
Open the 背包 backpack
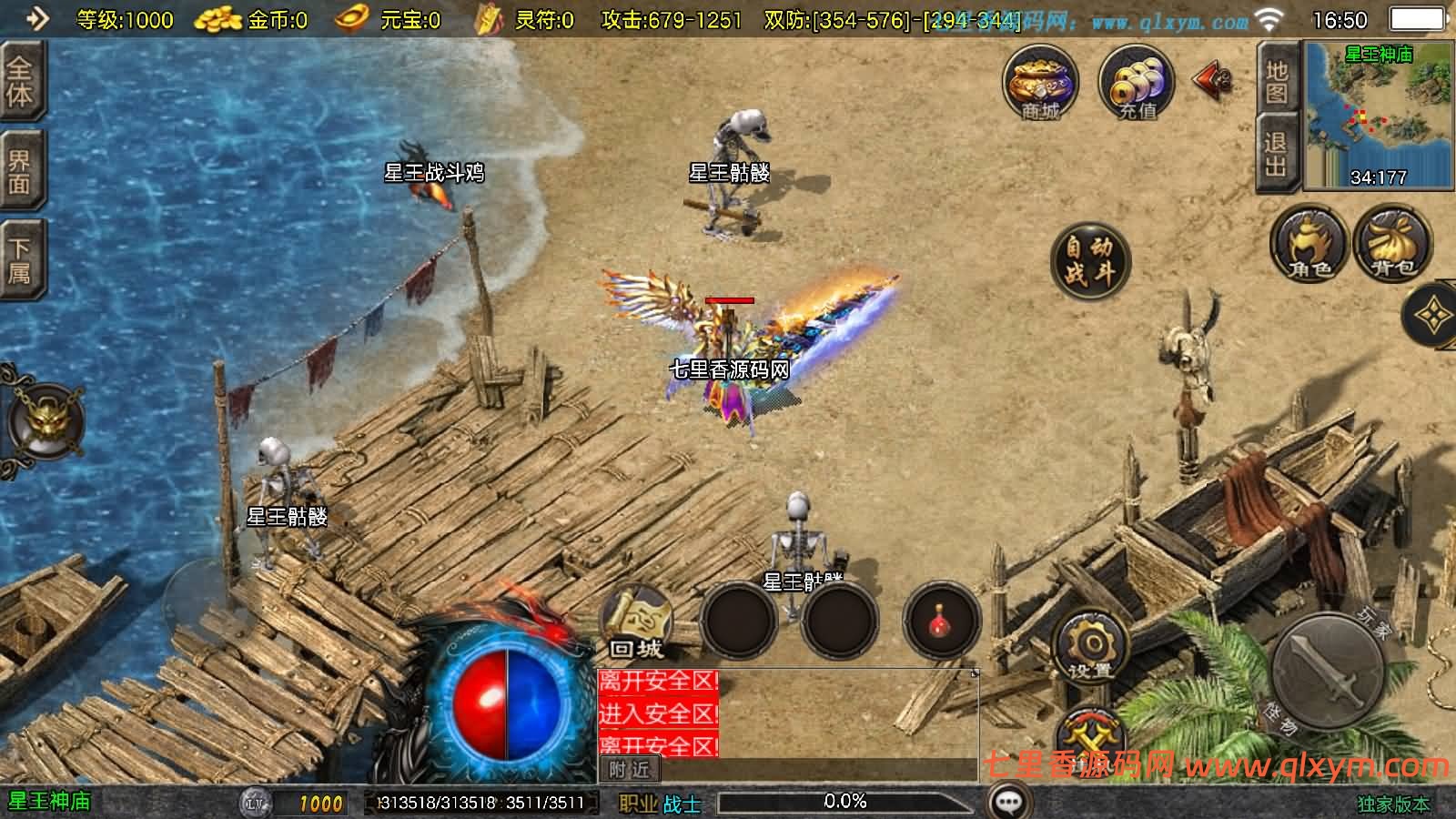pos(1392,242)
